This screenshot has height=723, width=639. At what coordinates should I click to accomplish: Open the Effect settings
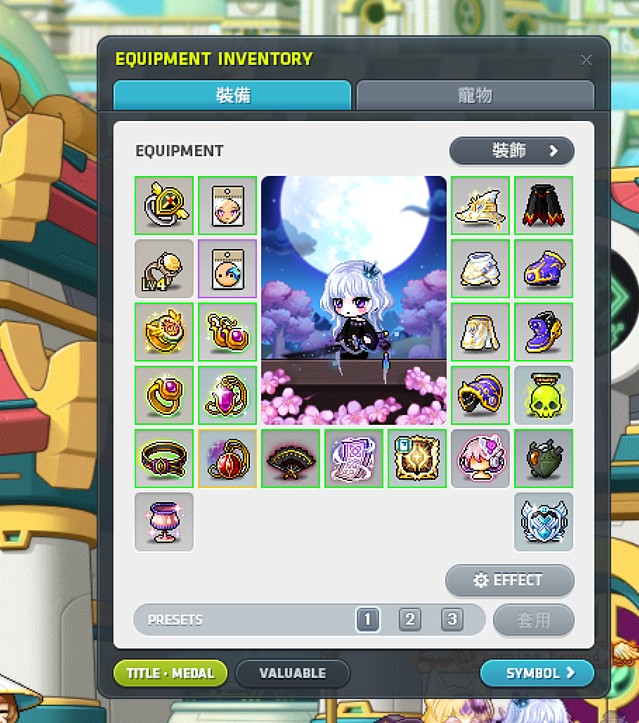pyautogui.click(x=510, y=580)
